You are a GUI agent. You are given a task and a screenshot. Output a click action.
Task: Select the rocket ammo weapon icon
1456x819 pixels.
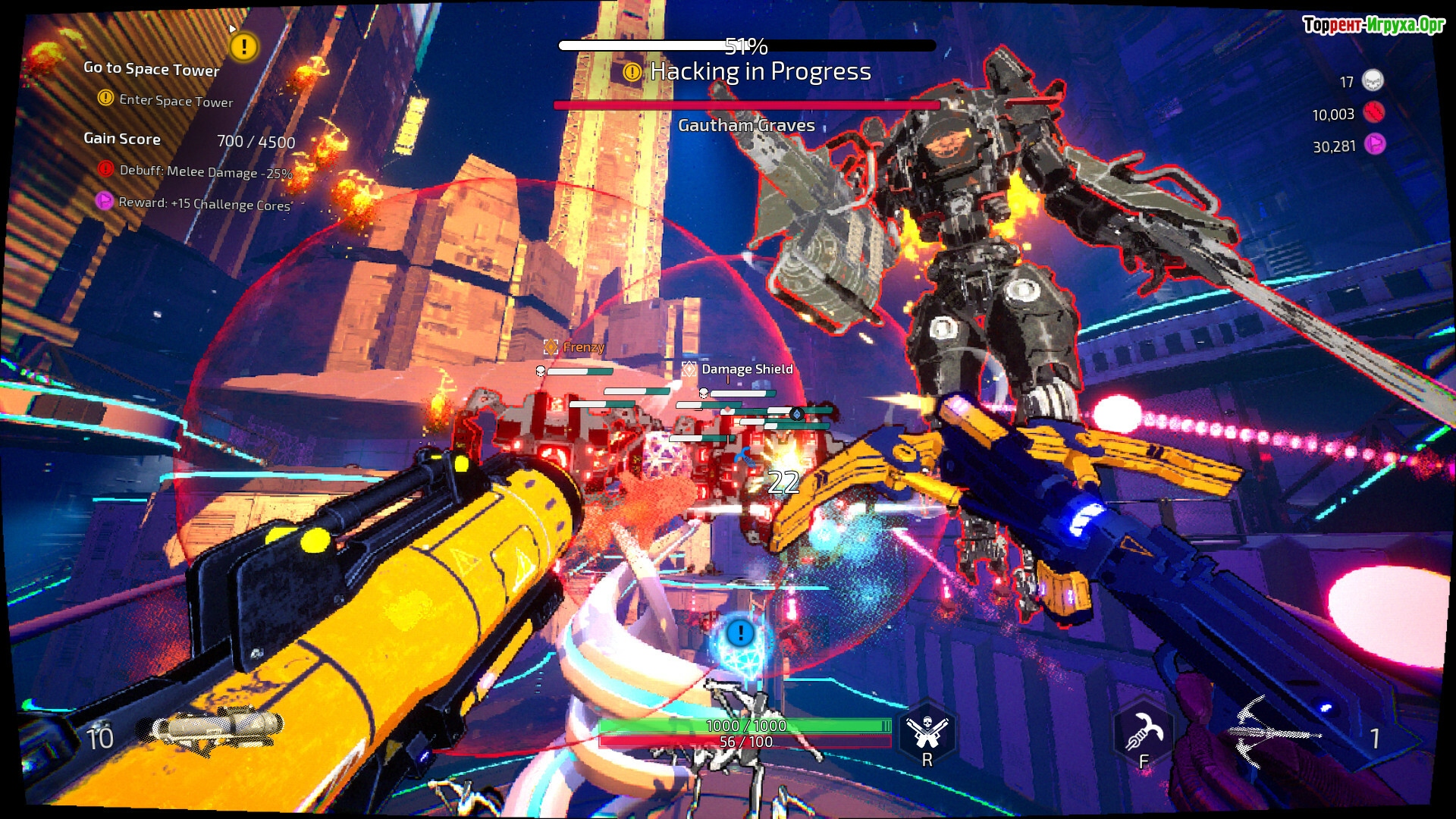[209, 730]
